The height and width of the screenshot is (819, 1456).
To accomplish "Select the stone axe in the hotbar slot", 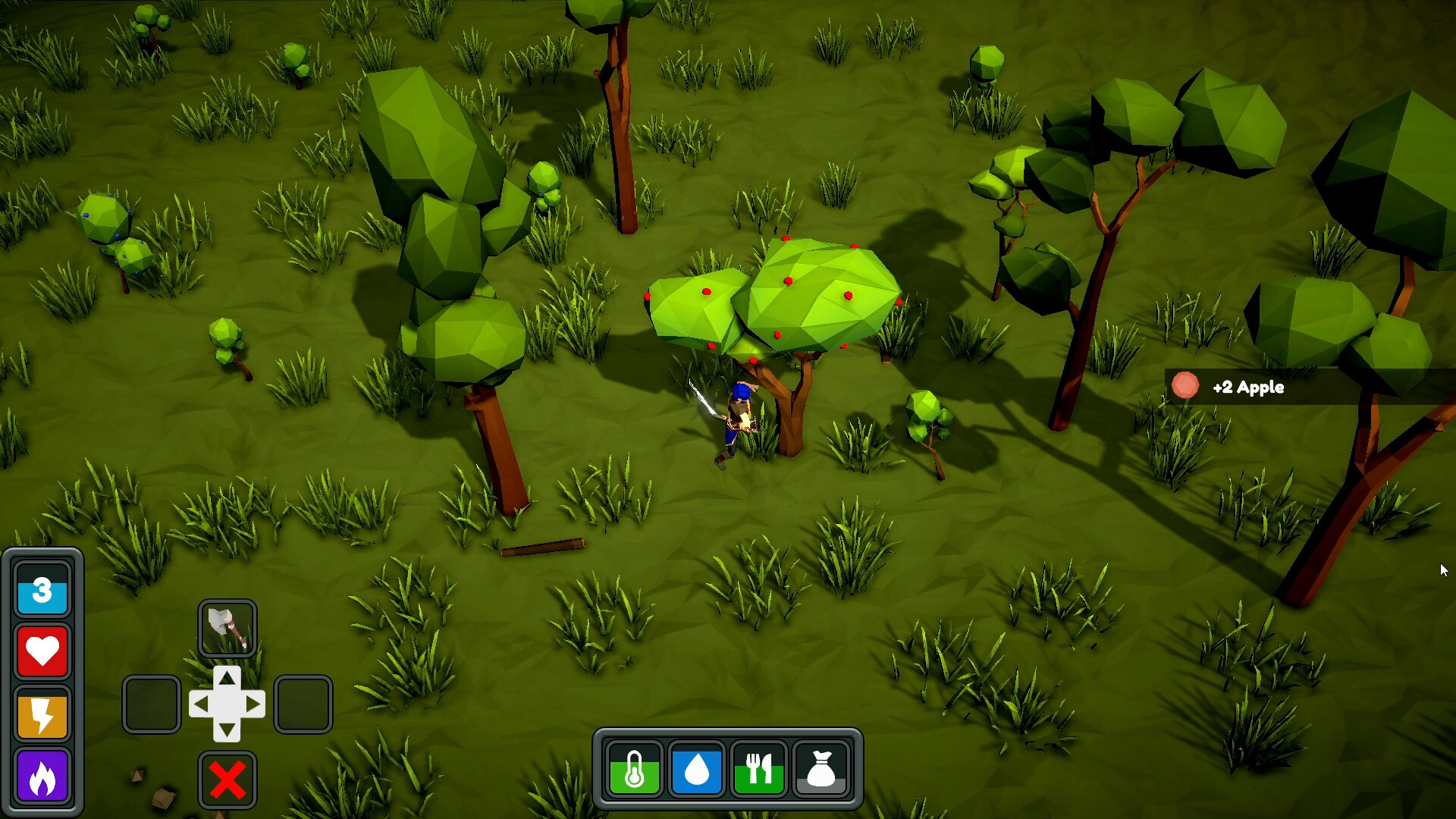I will pos(227,628).
